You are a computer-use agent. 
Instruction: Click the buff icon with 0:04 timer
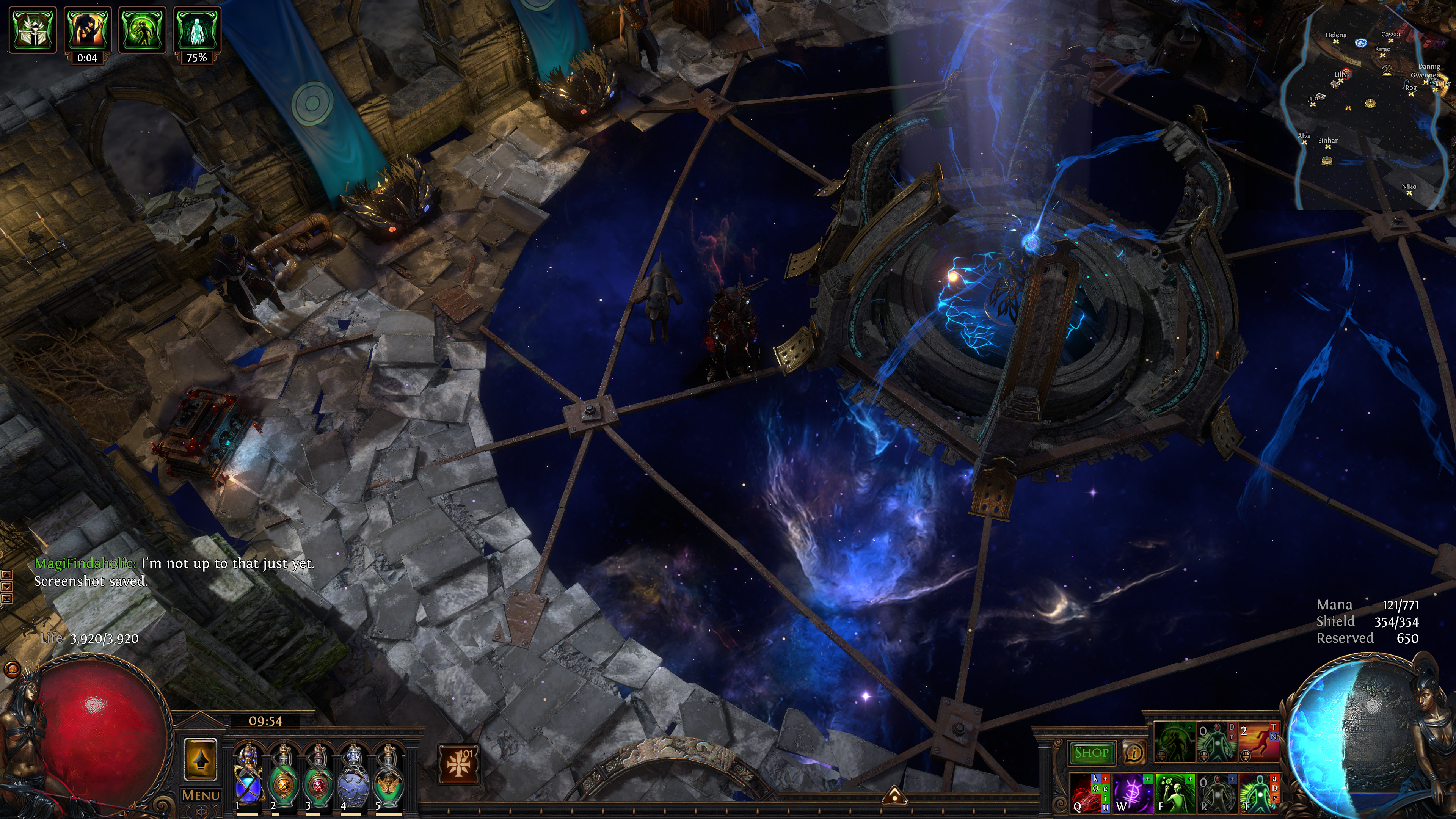point(88,30)
